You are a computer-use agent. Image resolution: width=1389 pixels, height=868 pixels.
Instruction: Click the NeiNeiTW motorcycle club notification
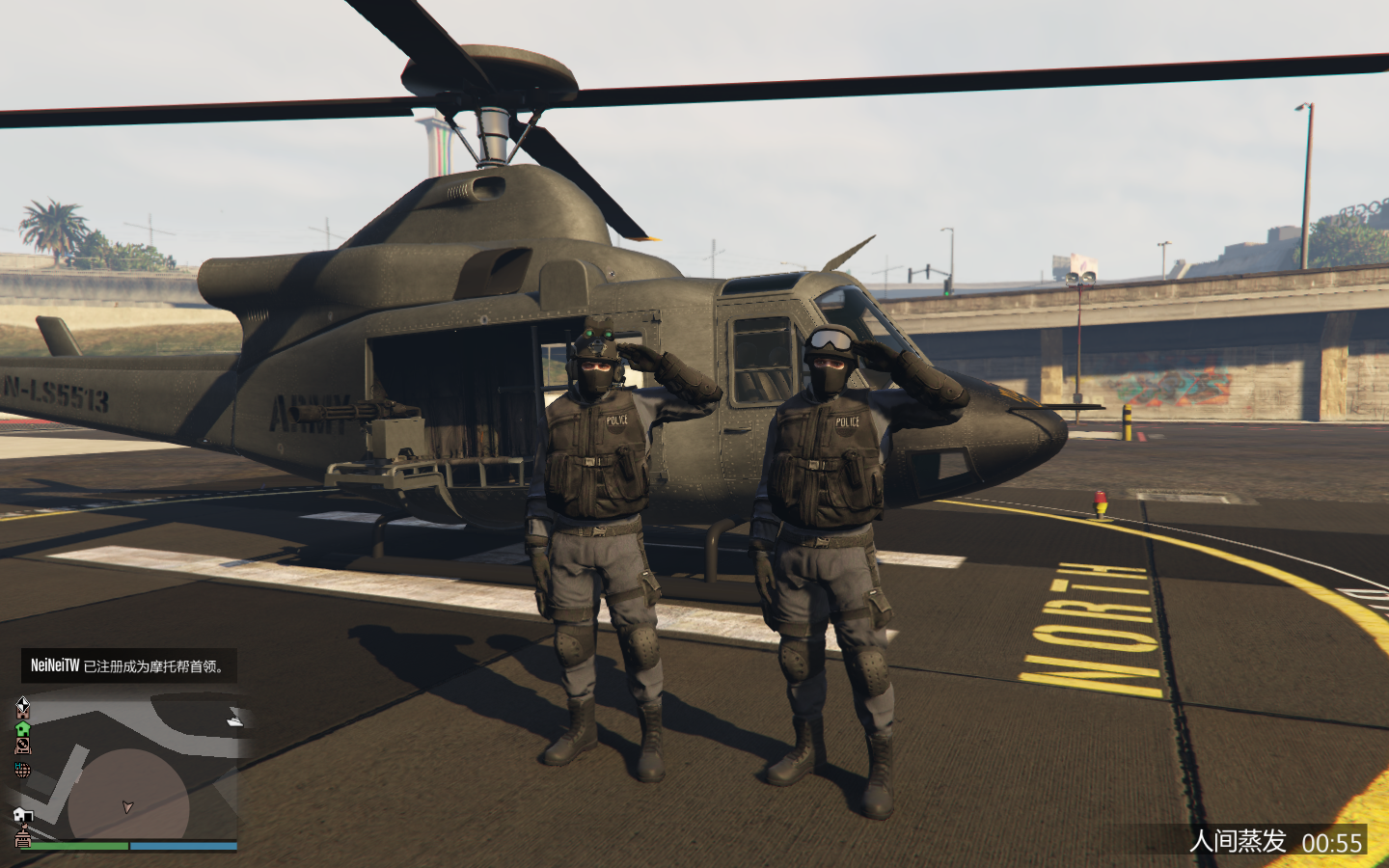pyautogui.click(x=128, y=665)
